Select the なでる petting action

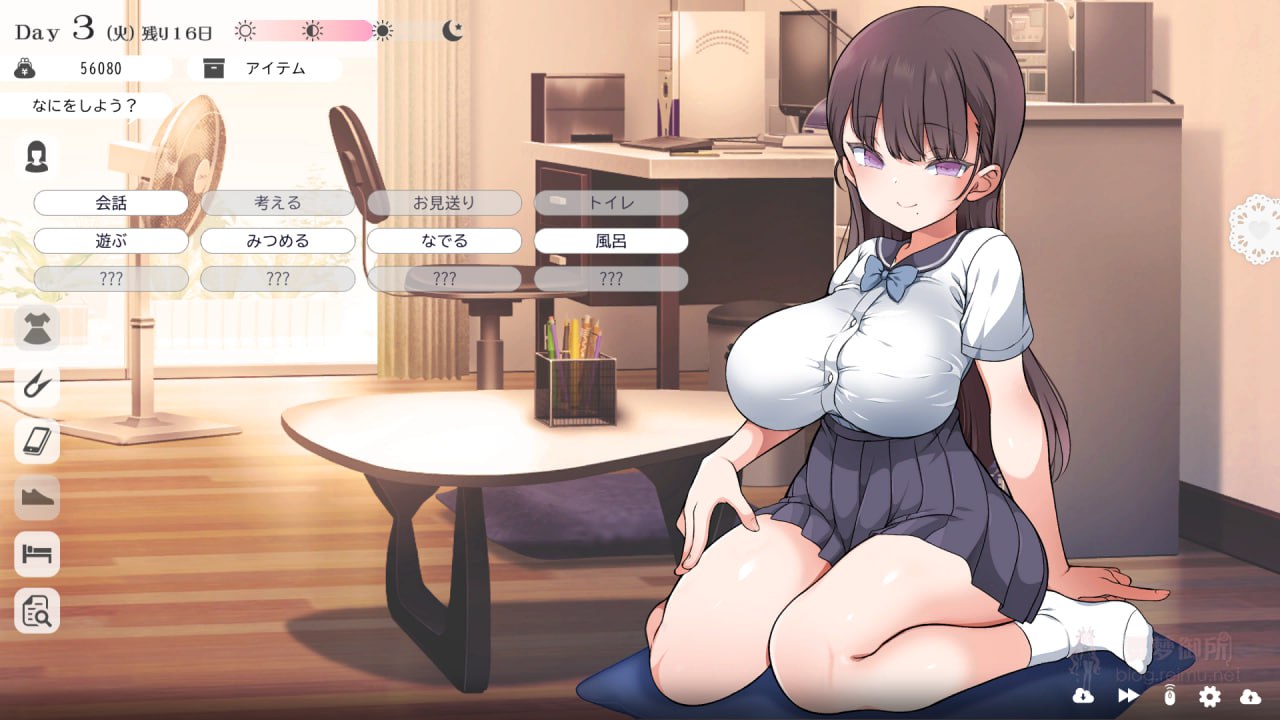pos(444,240)
